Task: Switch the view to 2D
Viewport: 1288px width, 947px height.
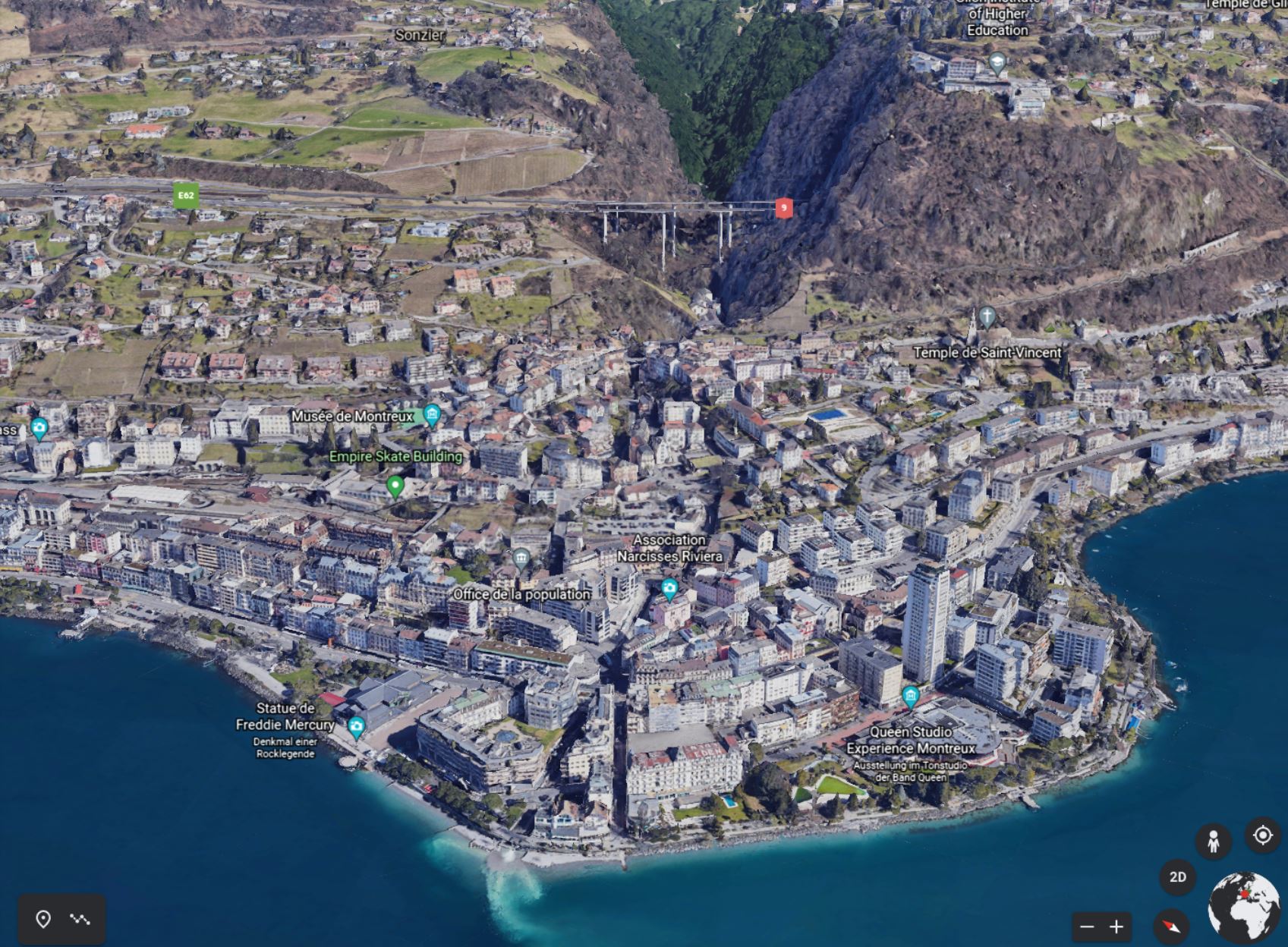Action: coord(1177,877)
